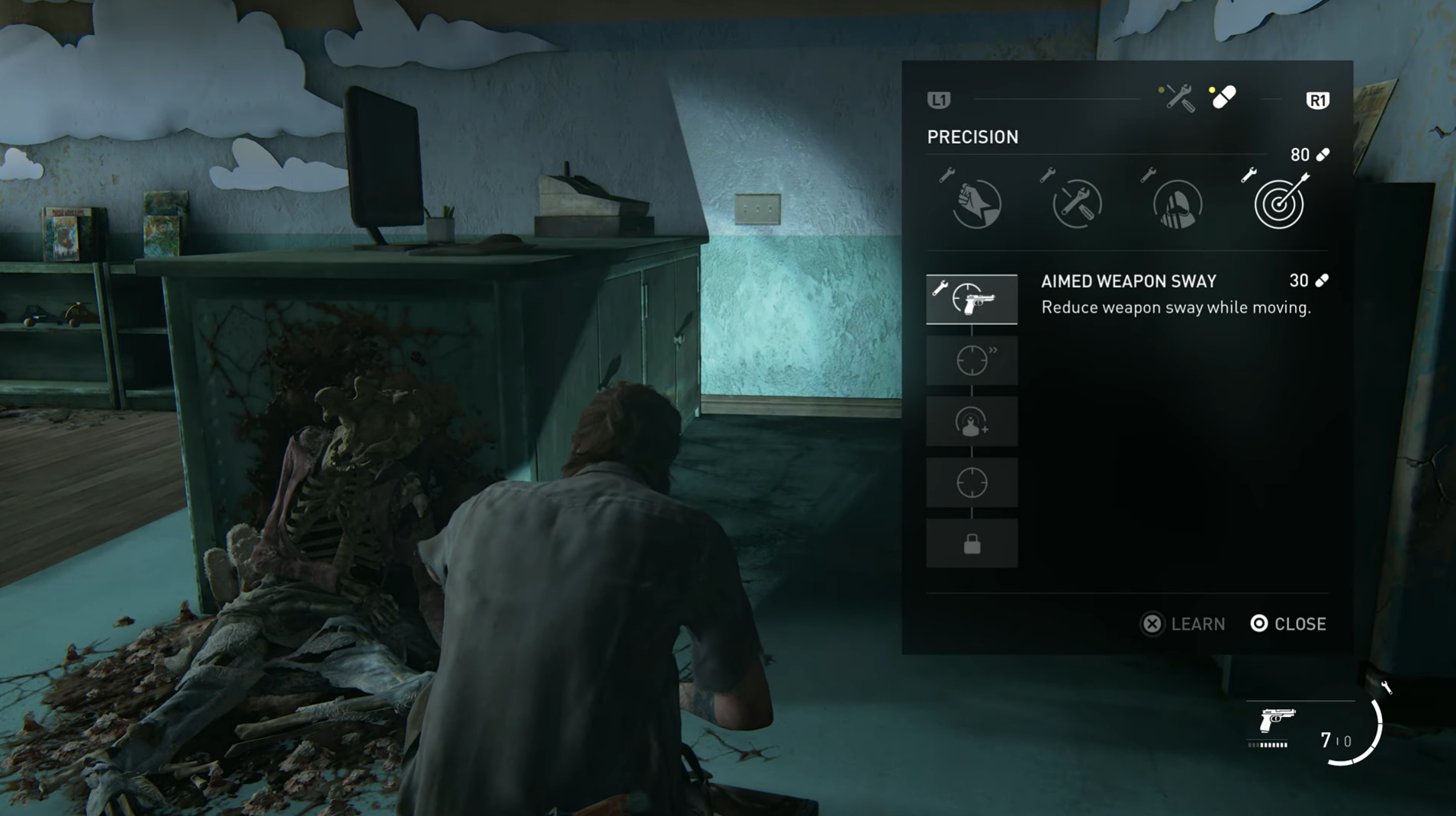
Task: Switch to the crossed tools skill tree
Action: coord(1076,204)
